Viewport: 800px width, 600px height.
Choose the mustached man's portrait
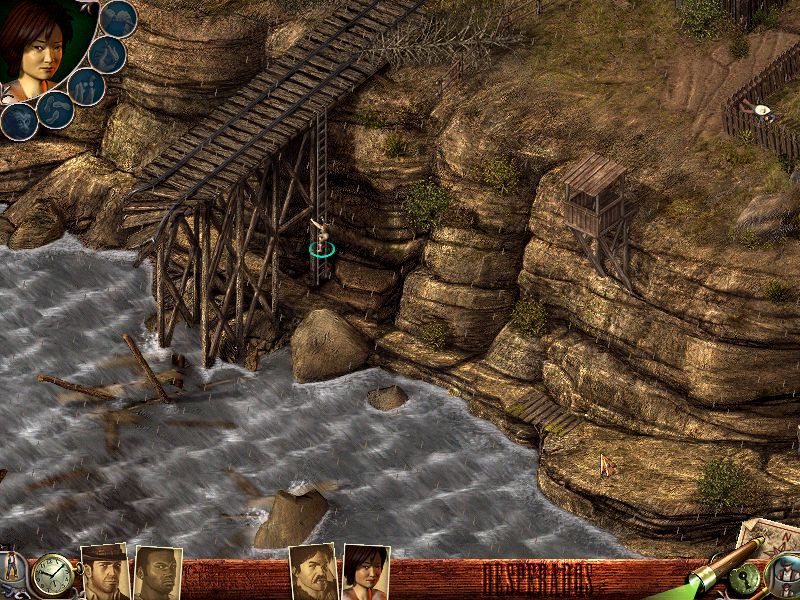pos(312,573)
